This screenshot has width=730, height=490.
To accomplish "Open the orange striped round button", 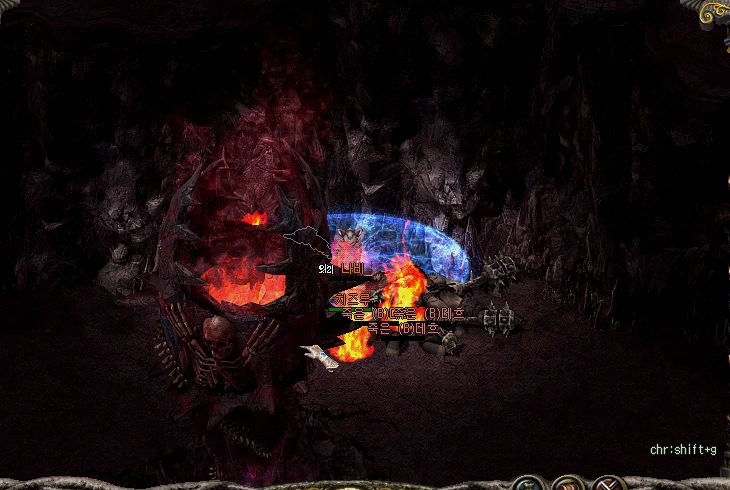I will coord(567,484).
